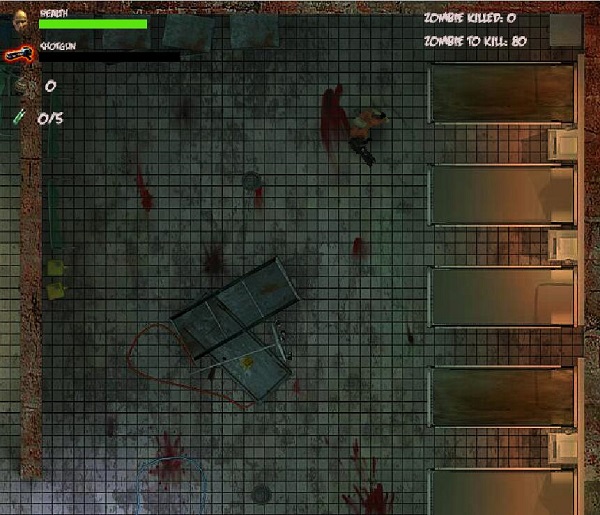The width and height of the screenshot is (600, 515).
Task: Click the money bag icon
Action: [22, 87]
